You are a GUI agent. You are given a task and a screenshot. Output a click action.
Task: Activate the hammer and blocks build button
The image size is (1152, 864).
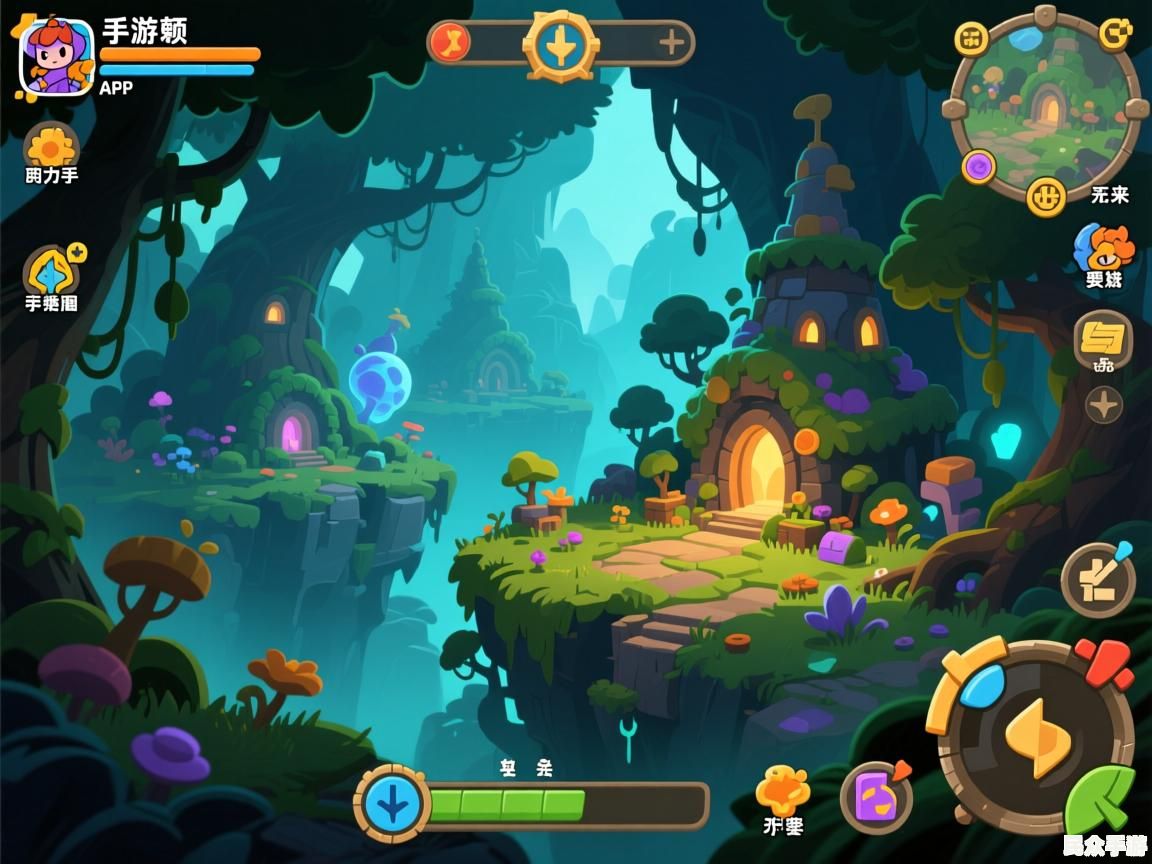[x=1098, y=579]
